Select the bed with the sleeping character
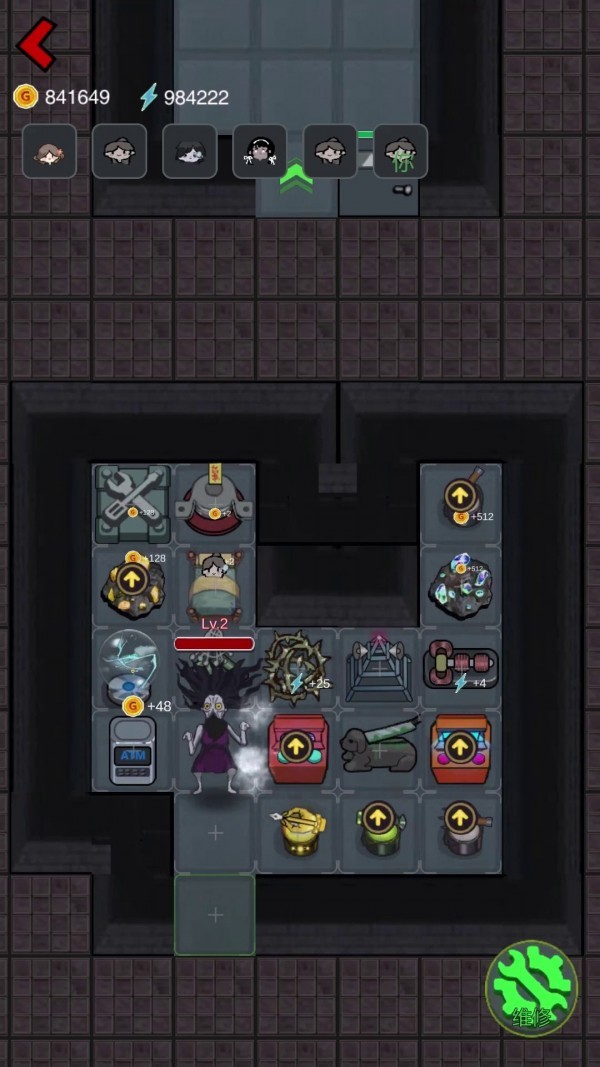This screenshot has width=600, height=1067. click(x=215, y=585)
